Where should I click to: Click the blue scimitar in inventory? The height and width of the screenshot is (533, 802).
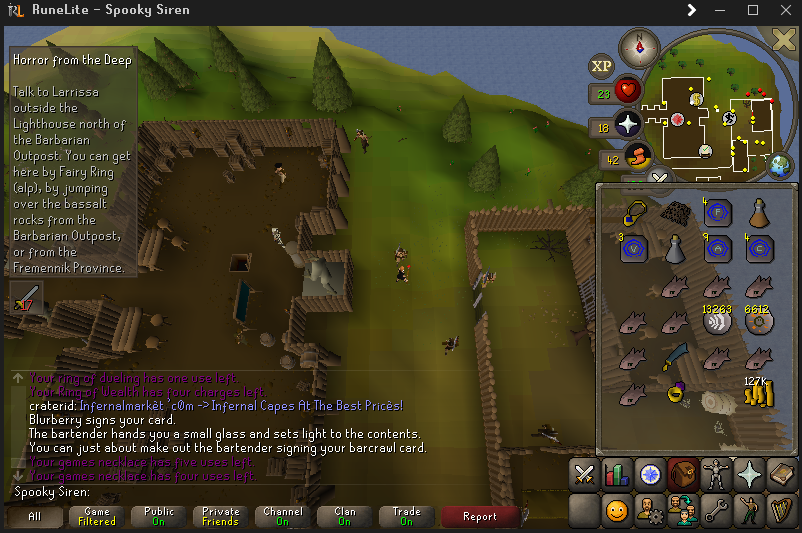(x=675, y=357)
